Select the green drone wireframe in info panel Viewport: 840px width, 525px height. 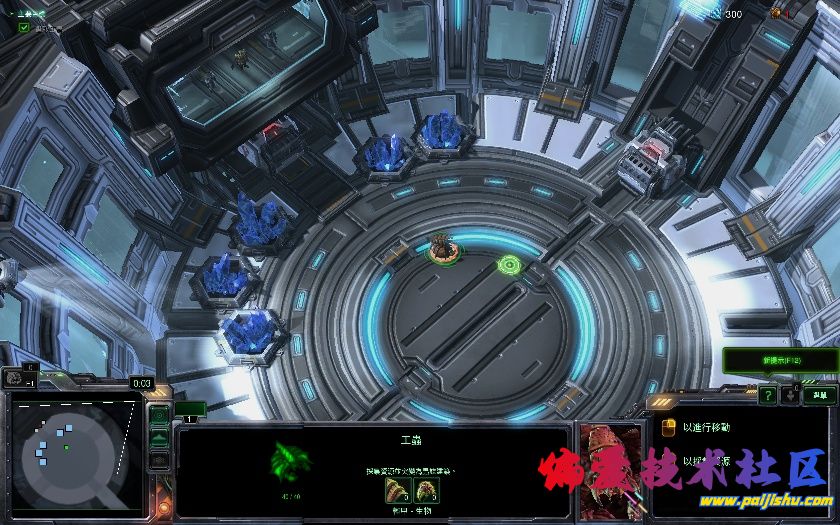(291, 462)
